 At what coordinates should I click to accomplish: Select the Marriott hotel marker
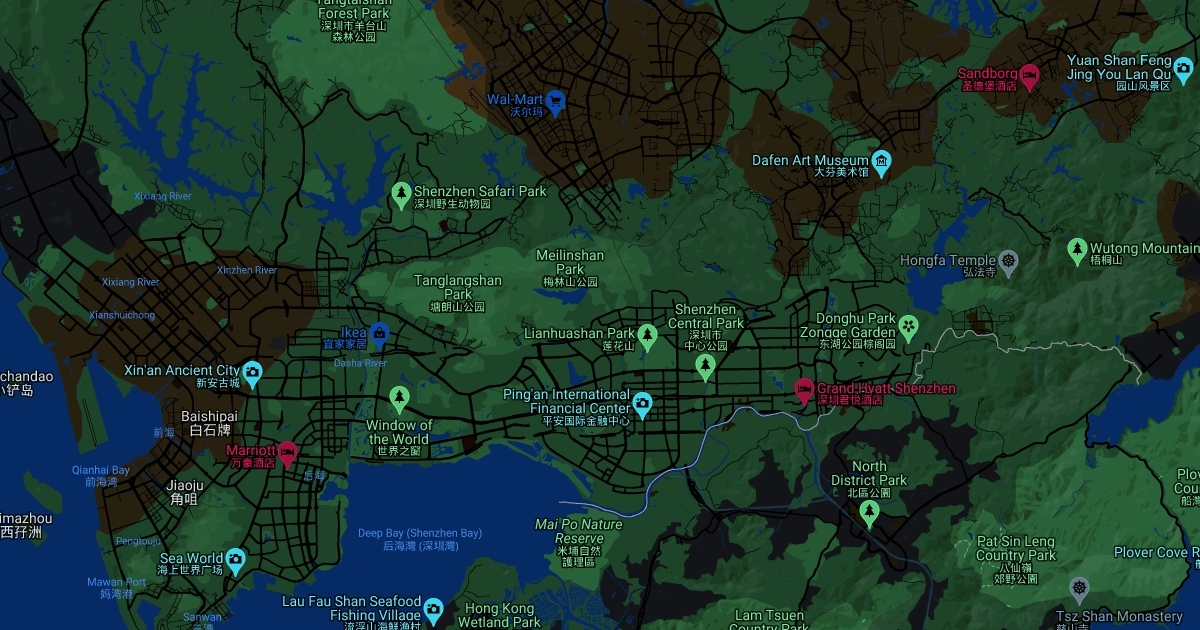coord(287,451)
